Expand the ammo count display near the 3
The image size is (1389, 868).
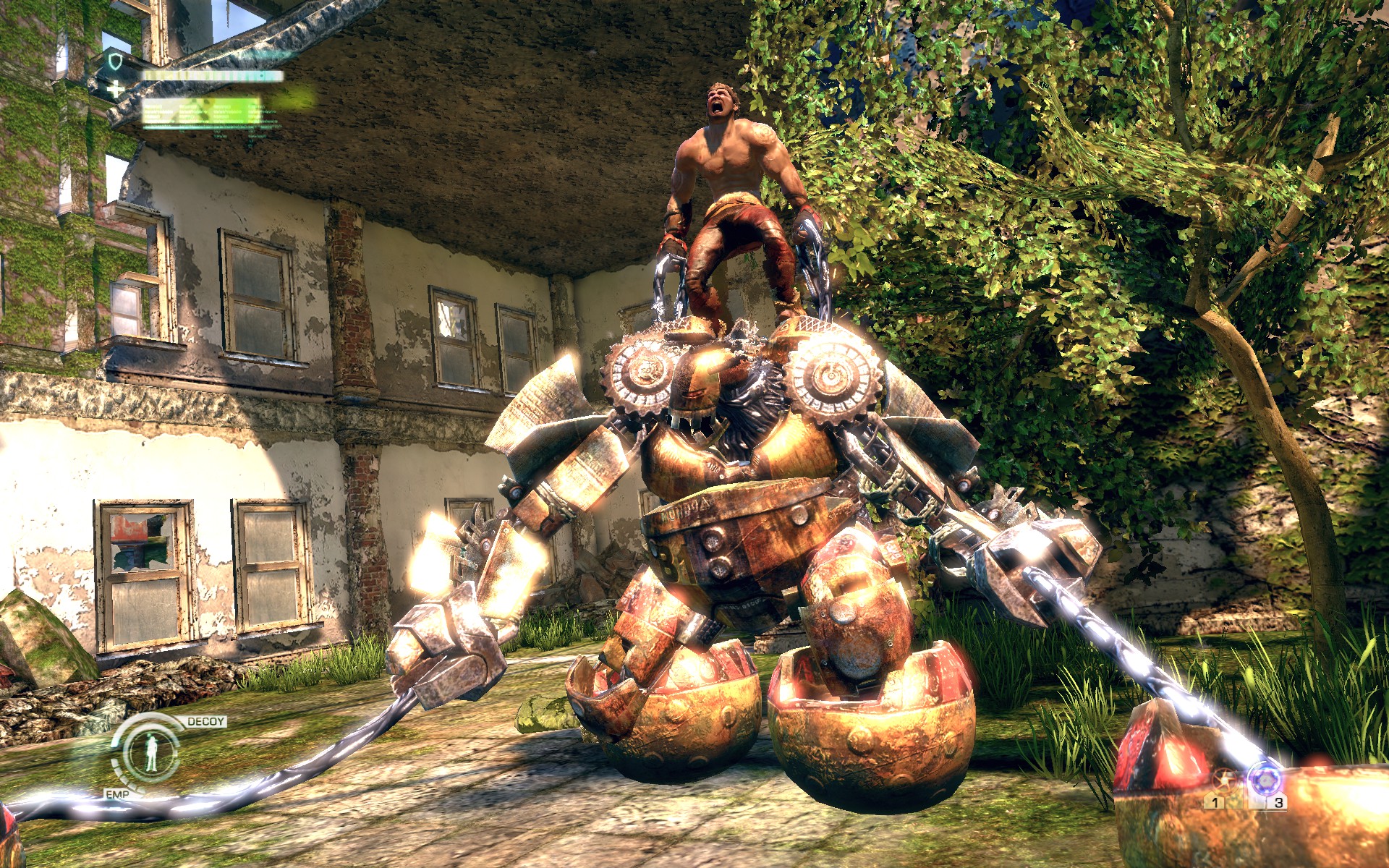click(1278, 803)
